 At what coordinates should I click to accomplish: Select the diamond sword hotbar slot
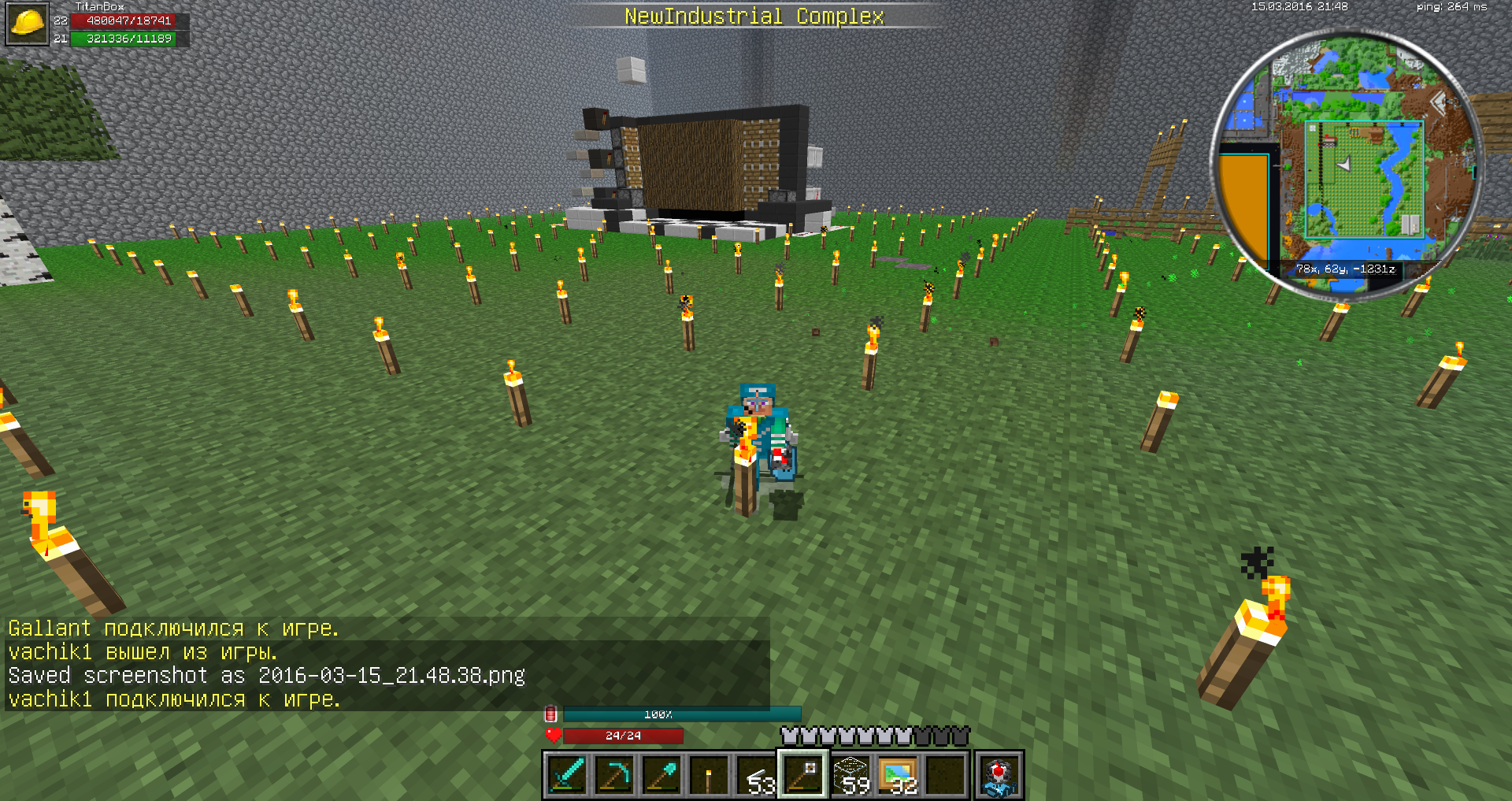pos(566,775)
